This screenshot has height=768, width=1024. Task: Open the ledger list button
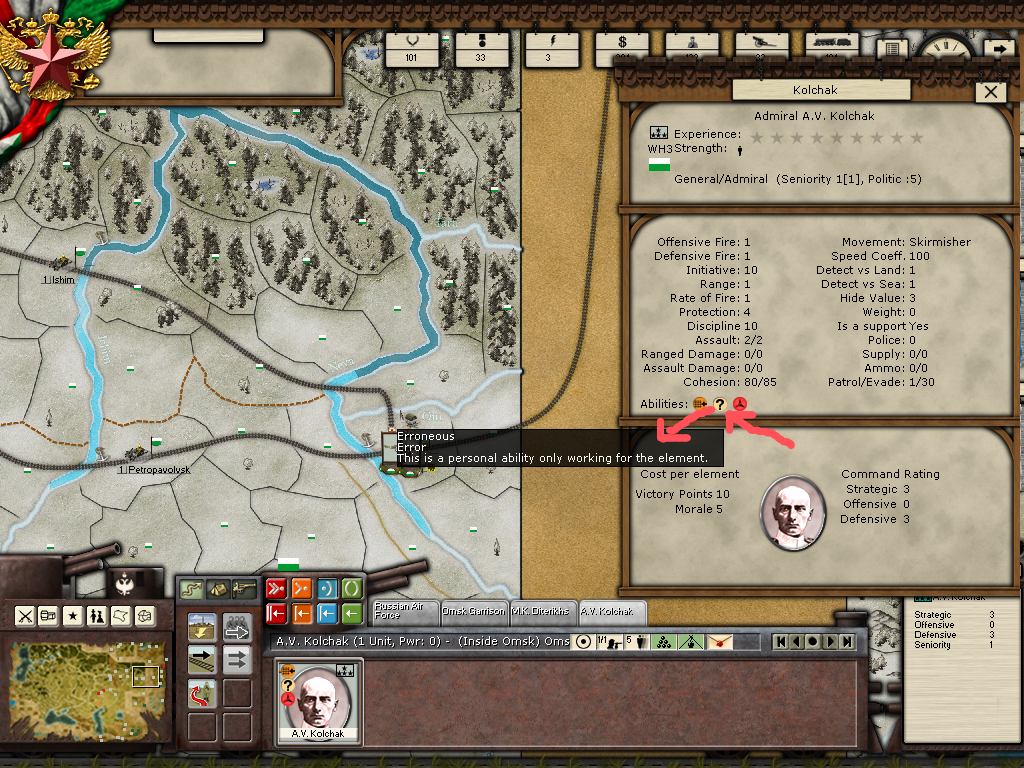click(891, 49)
